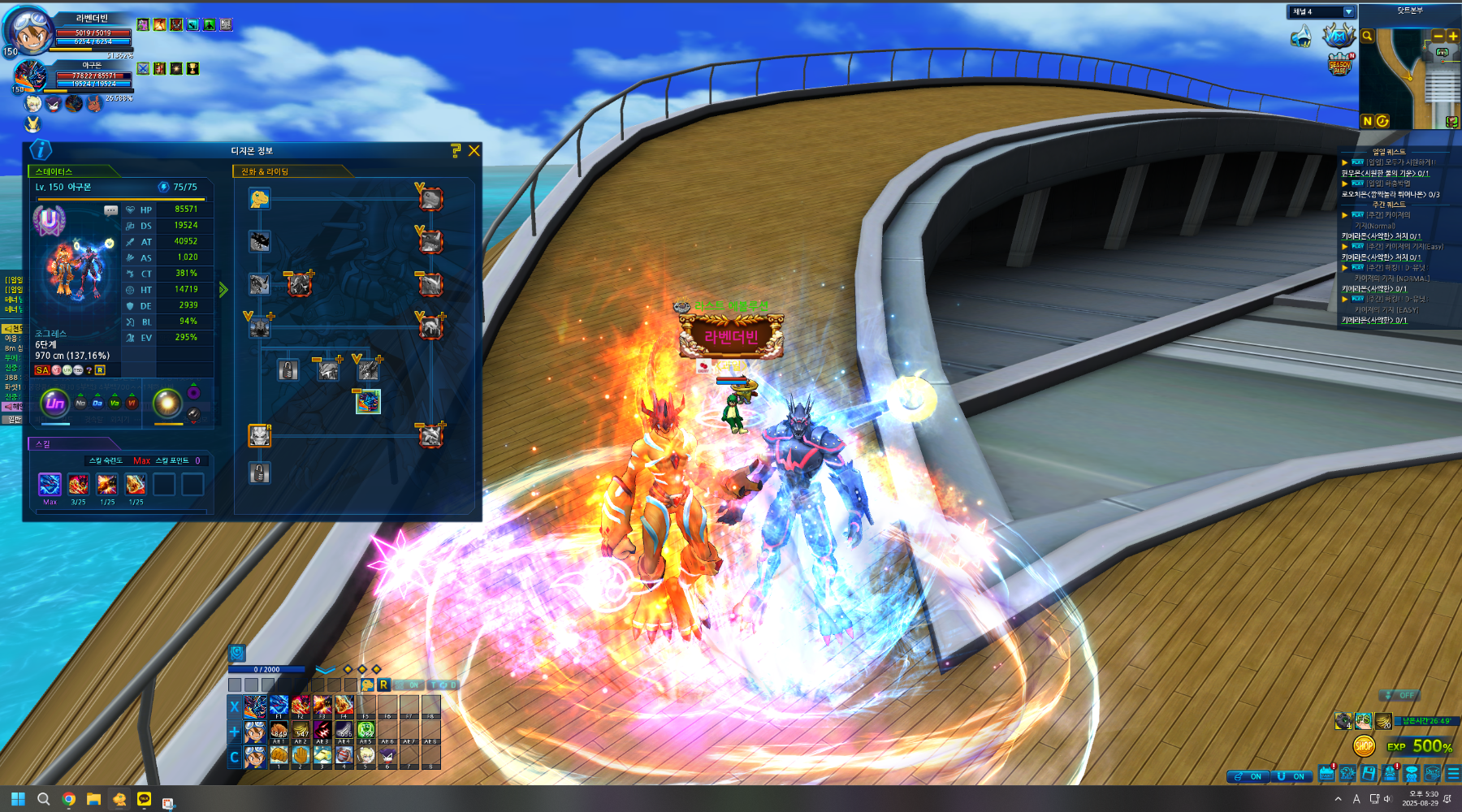
Task: Select the Agumon evolution icon
Action: (x=259, y=198)
